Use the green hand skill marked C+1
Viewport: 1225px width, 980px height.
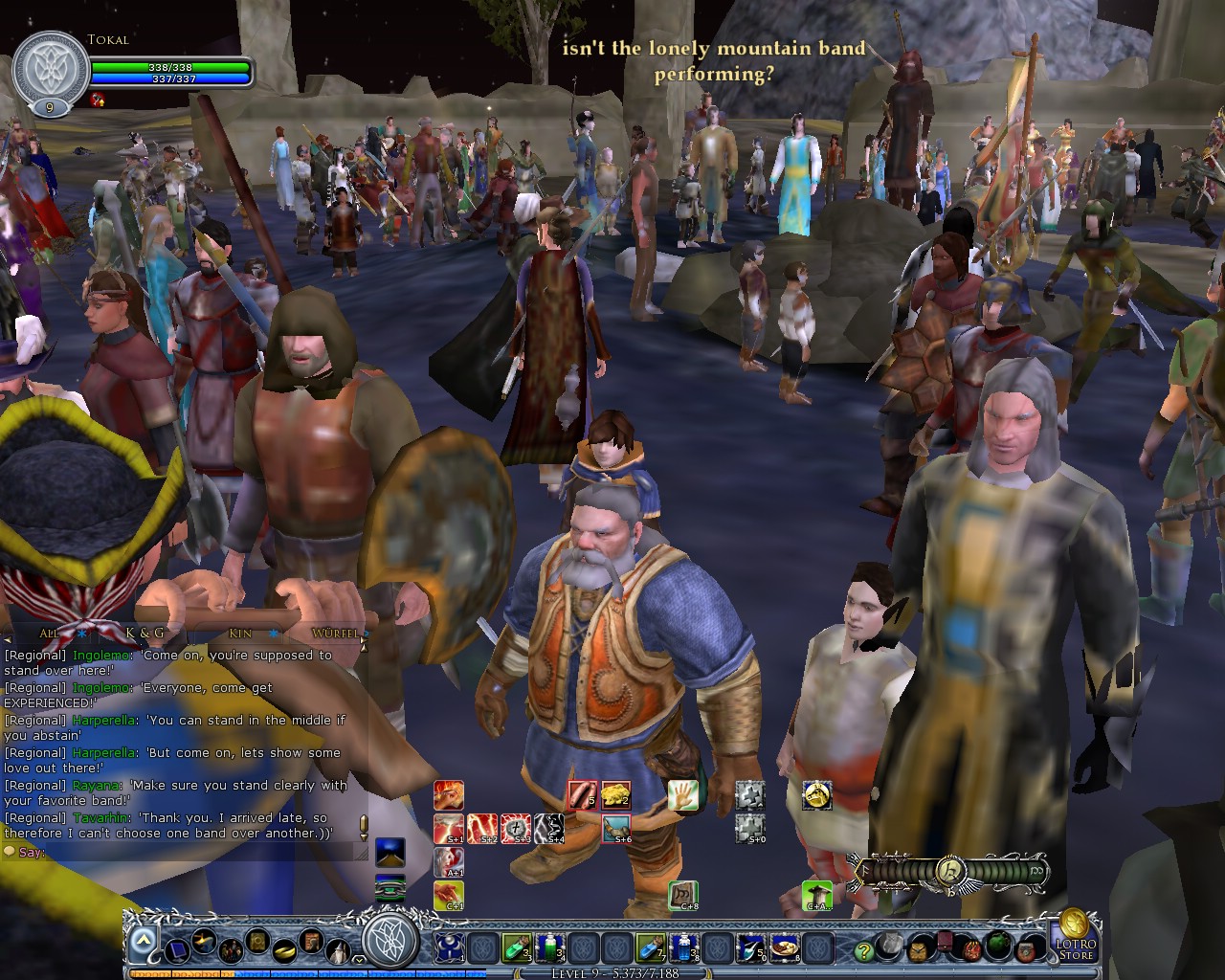coord(448,895)
